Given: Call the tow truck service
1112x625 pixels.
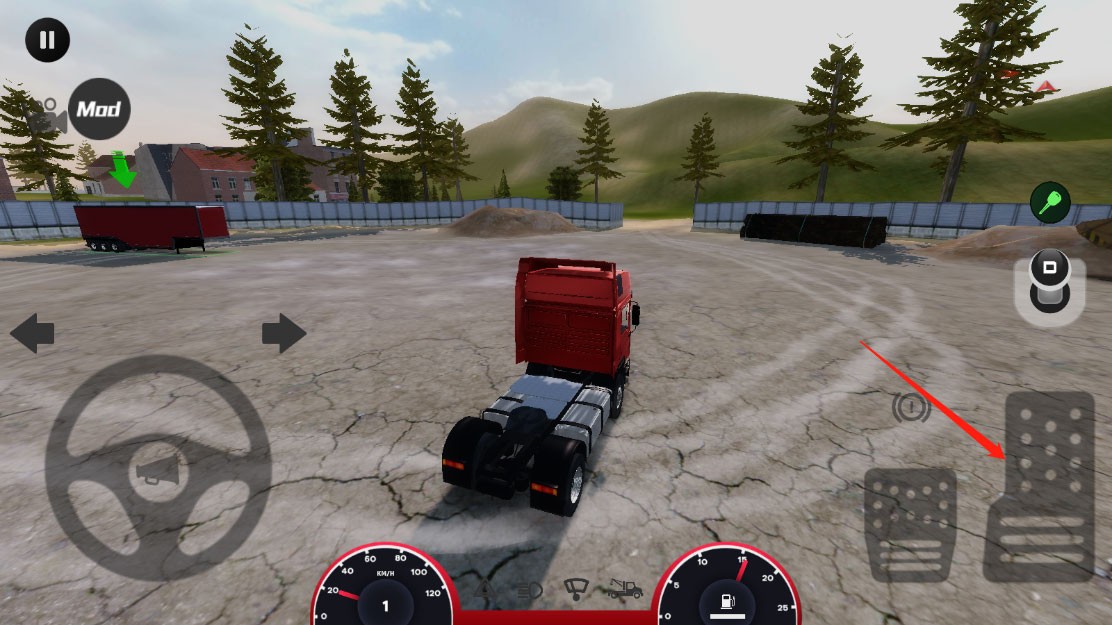Looking at the screenshot, I should 622,590.
